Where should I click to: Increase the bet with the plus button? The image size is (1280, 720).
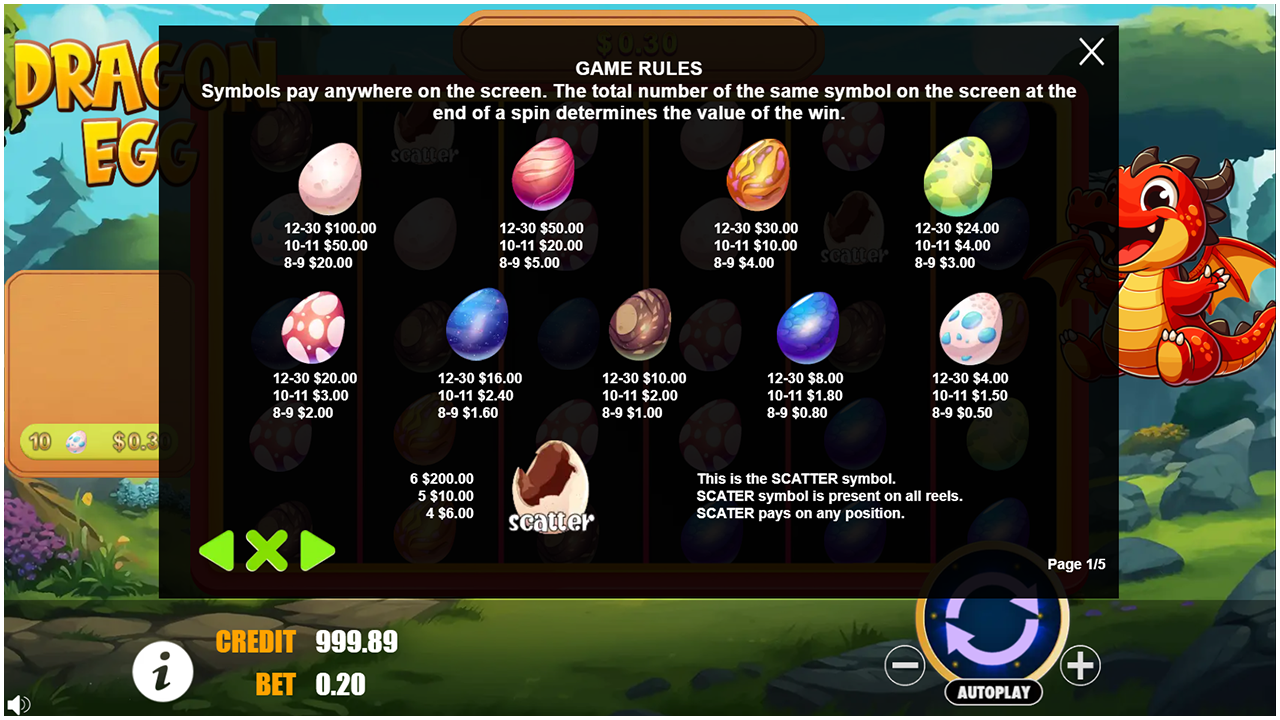tap(1080, 665)
